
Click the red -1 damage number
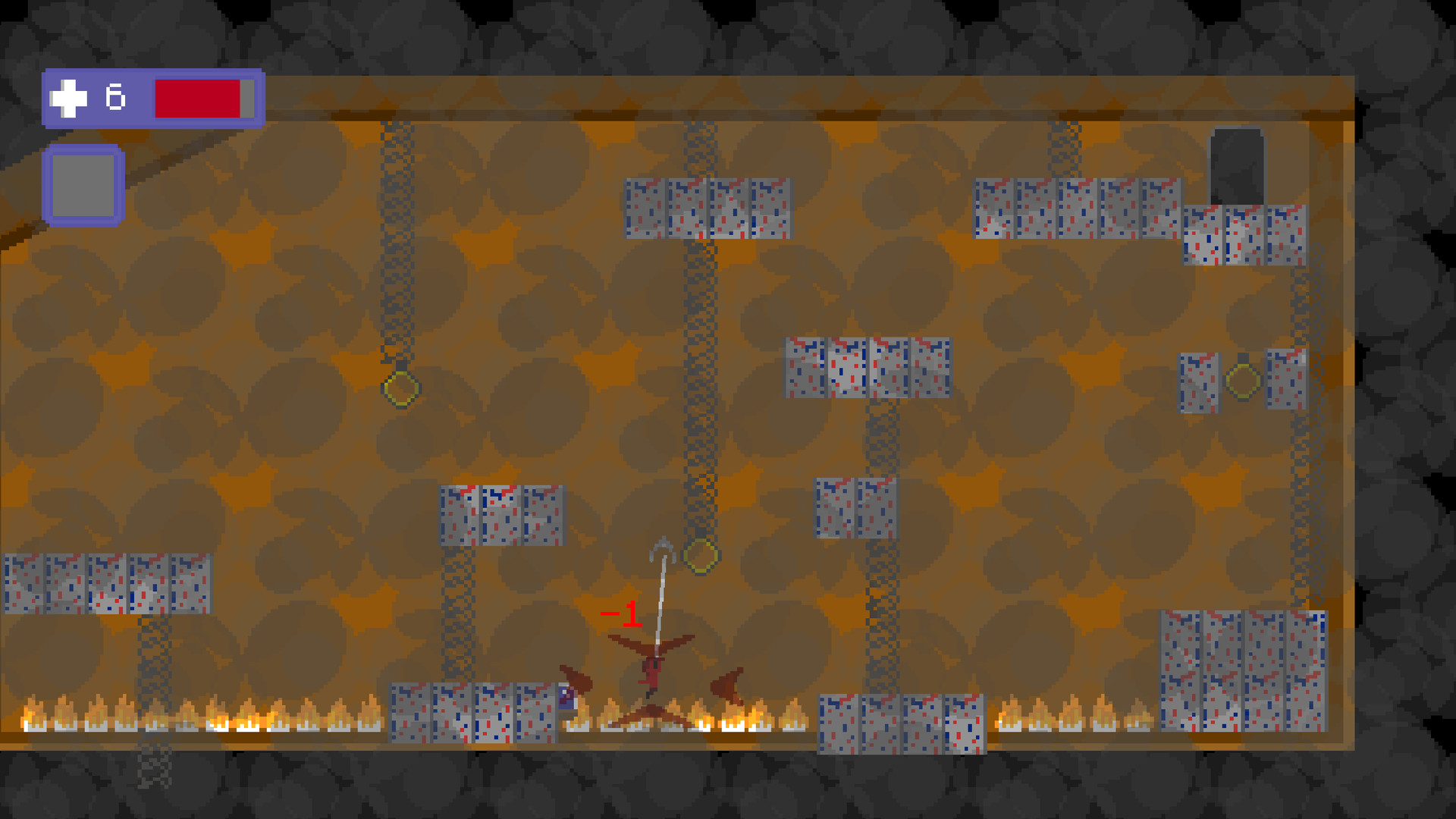pos(620,613)
